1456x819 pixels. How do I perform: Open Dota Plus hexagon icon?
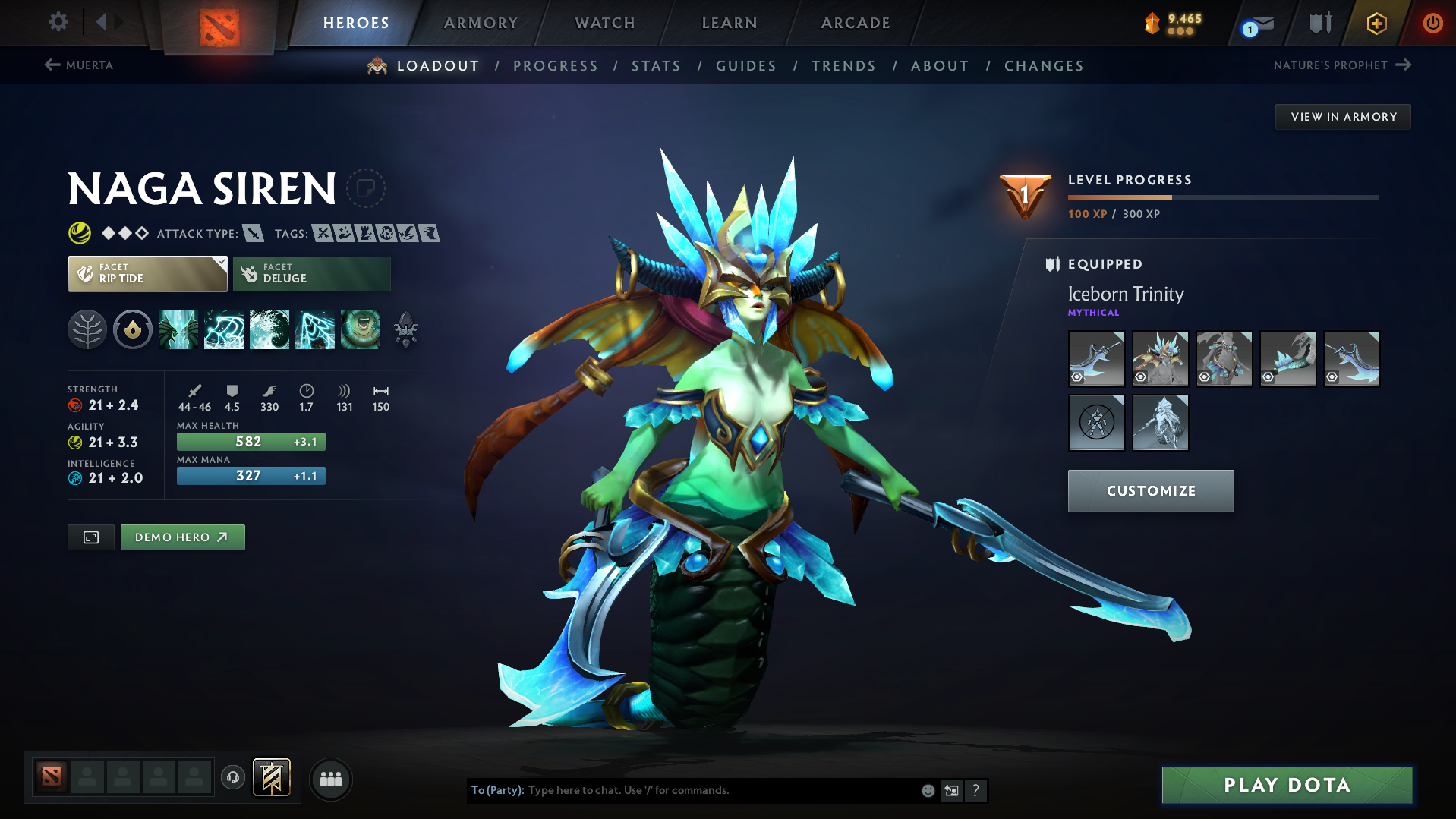(x=1376, y=23)
